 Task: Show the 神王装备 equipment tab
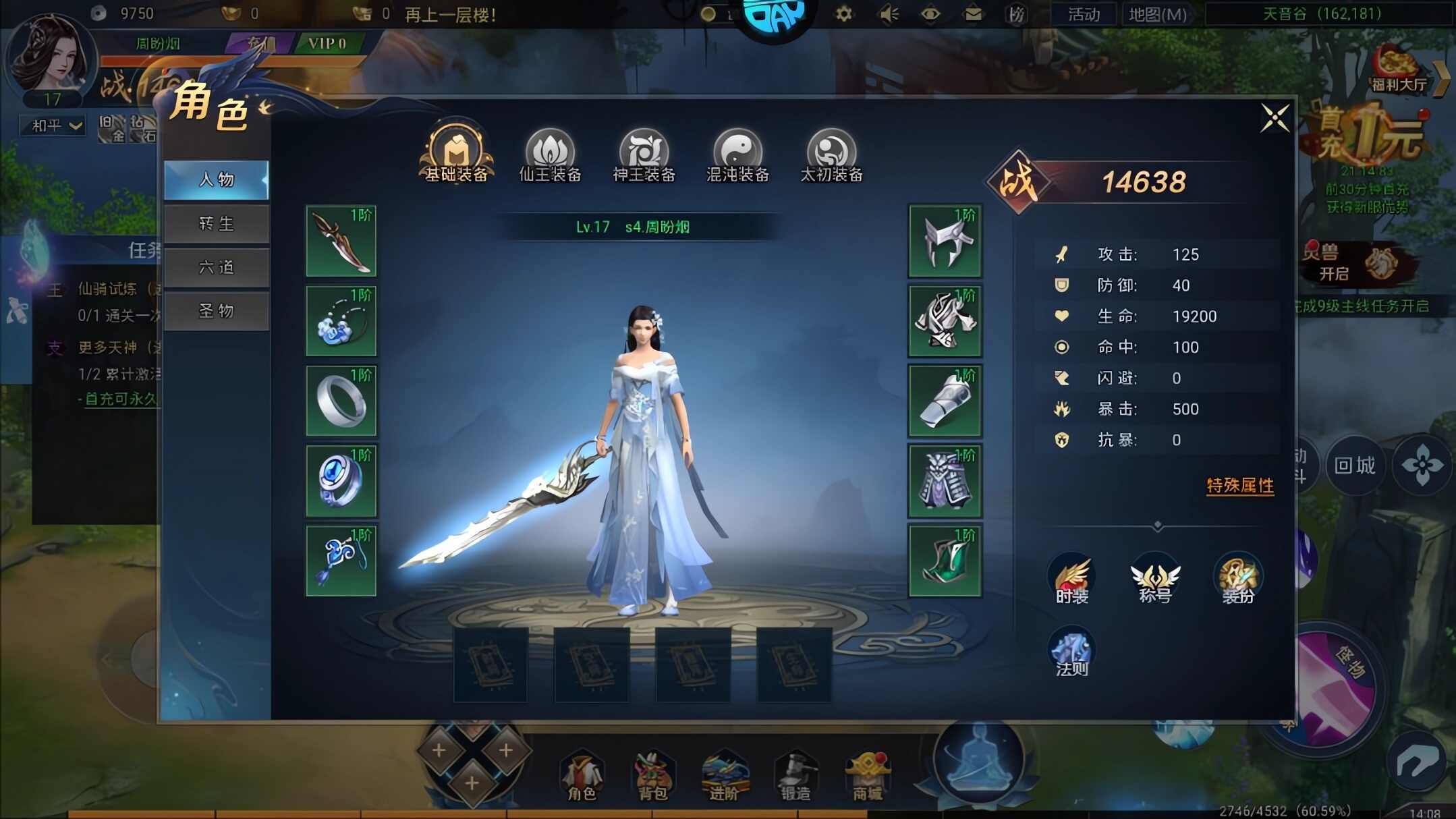point(644,156)
